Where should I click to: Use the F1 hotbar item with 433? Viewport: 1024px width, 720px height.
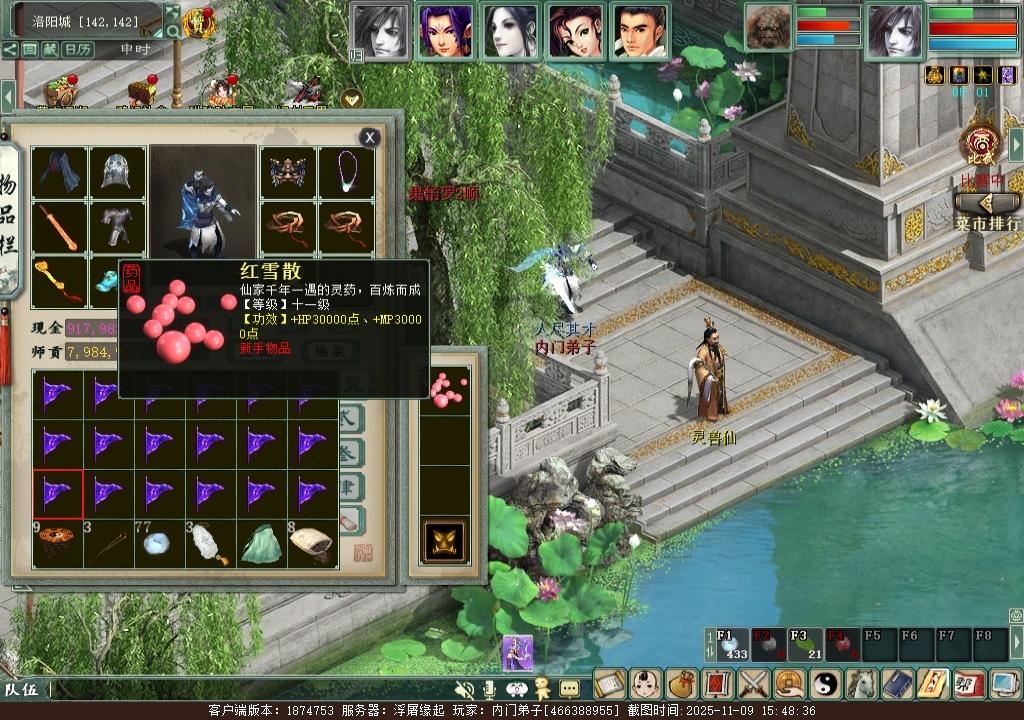731,645
